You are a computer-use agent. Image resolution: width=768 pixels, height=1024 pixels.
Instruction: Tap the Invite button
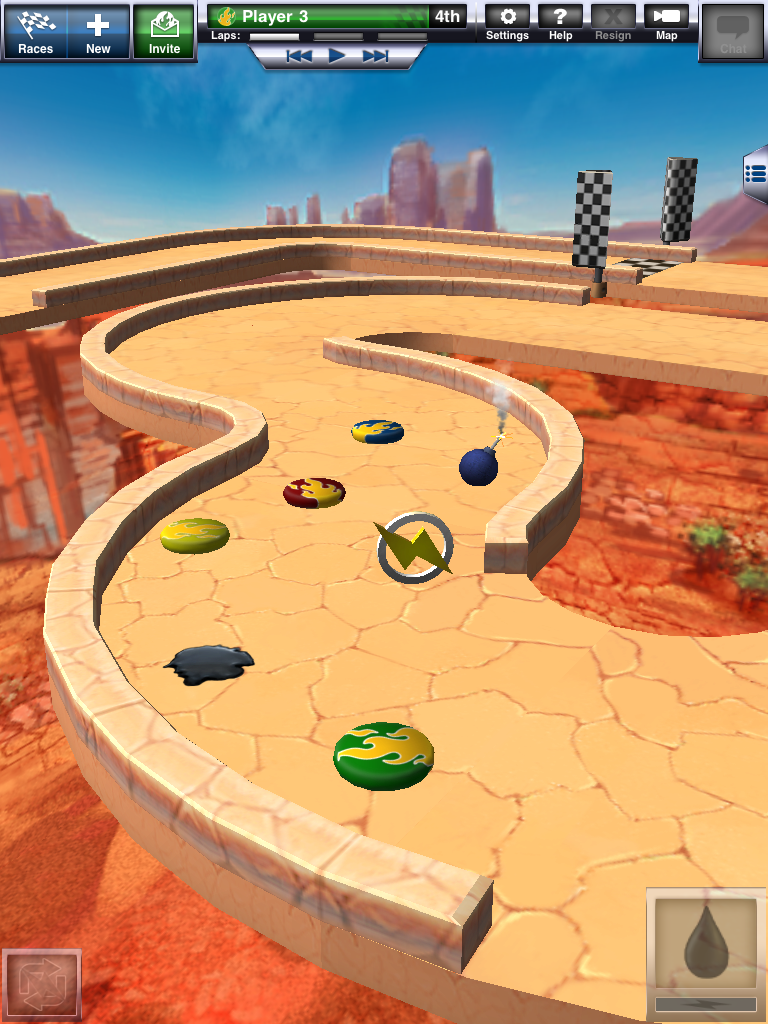pyautogui.click(x=164, y=31)
